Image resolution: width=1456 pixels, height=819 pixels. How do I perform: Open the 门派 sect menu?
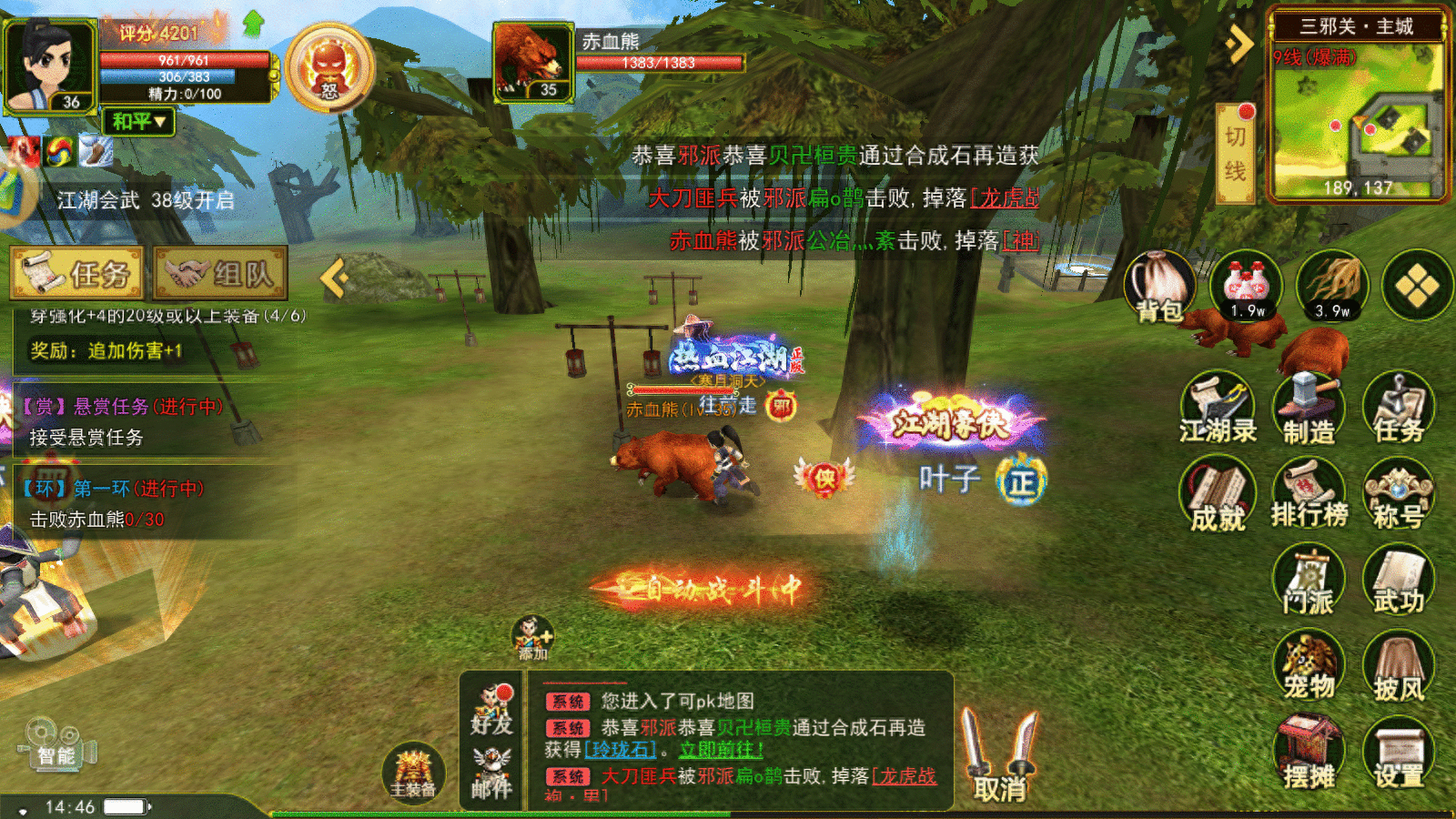pyautogui.click(x=1309, y=581)
